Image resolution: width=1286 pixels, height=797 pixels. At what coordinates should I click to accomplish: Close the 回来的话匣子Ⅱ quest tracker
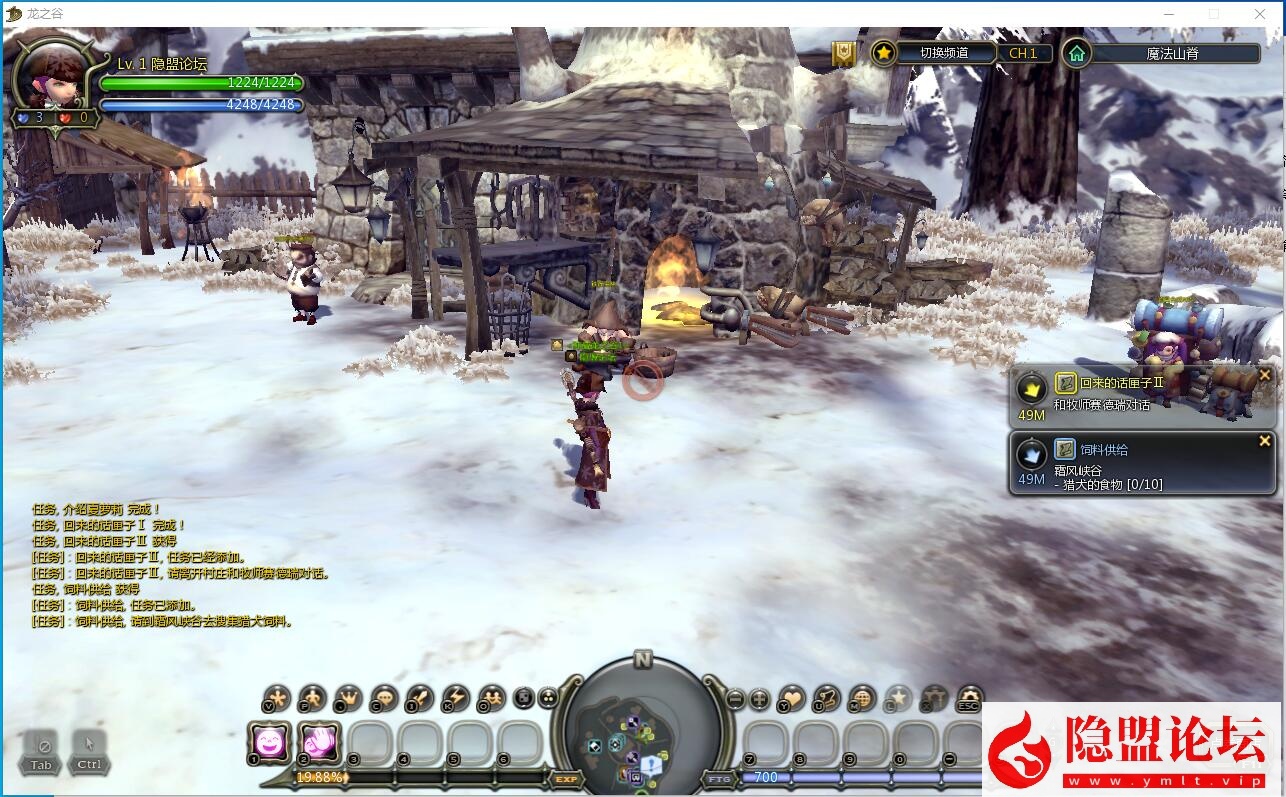[1264, 375]
